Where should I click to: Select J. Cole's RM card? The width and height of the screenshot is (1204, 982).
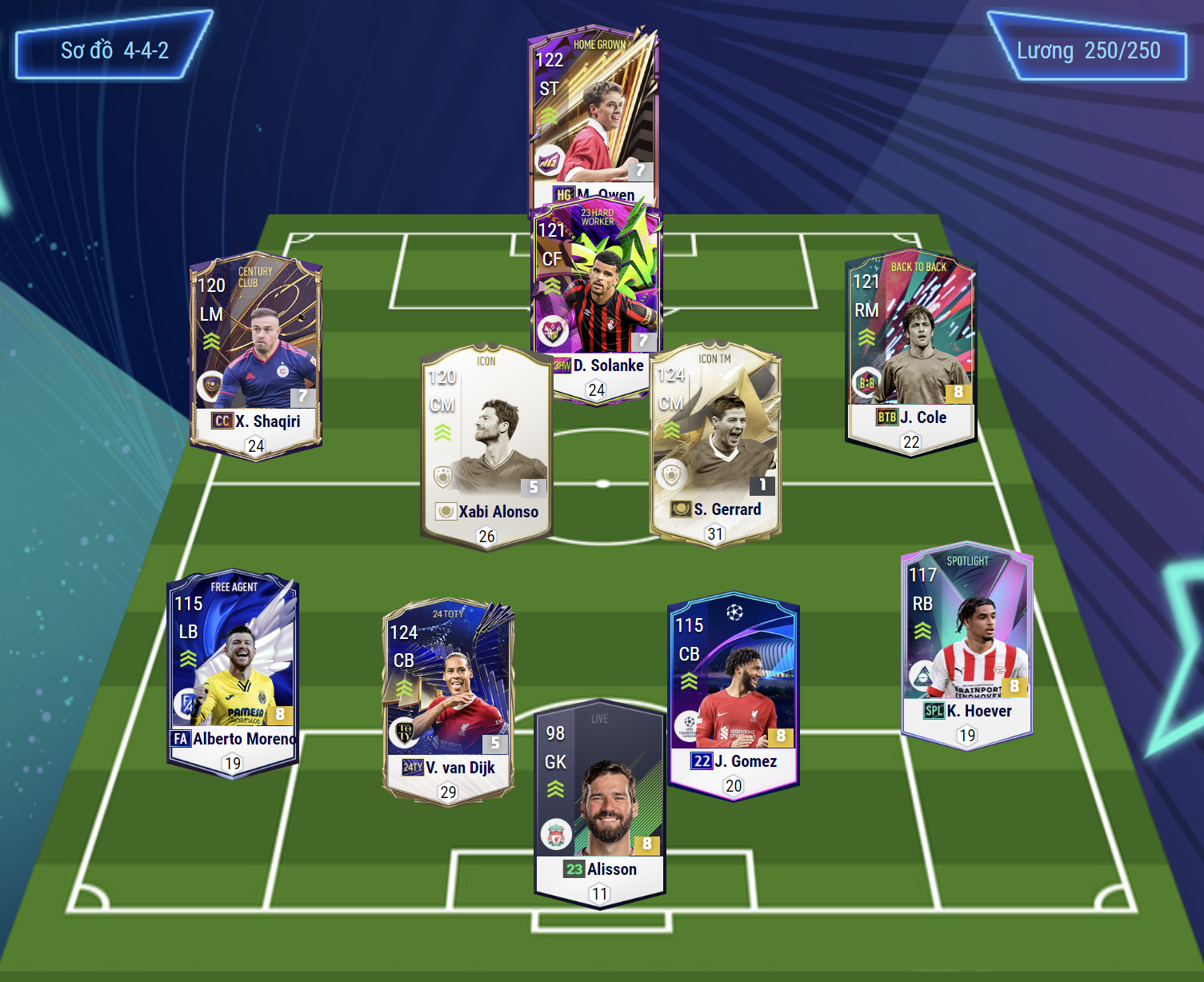pos(911,348)
